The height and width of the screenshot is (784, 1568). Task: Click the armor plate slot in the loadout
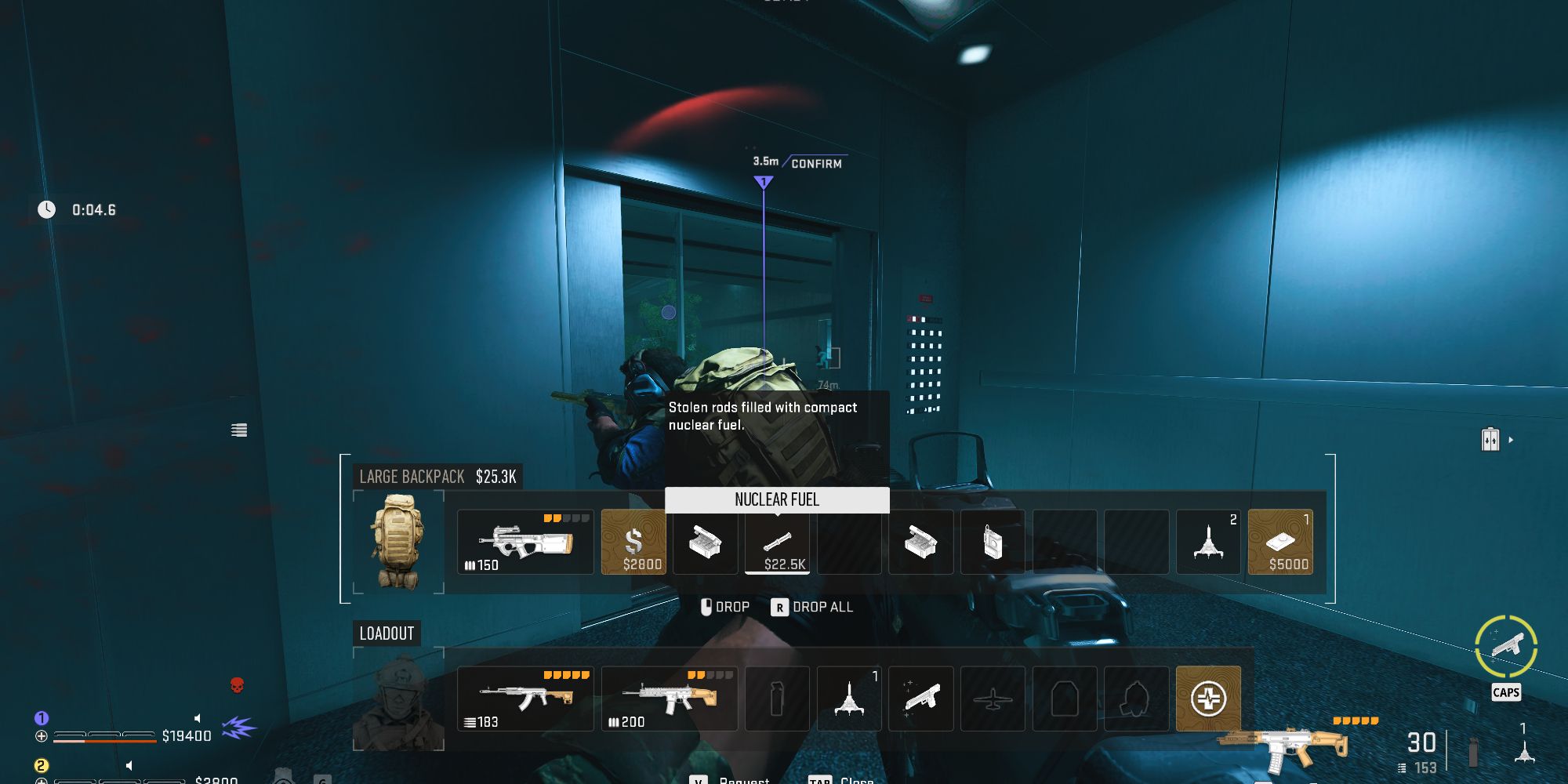point(1065,698)
